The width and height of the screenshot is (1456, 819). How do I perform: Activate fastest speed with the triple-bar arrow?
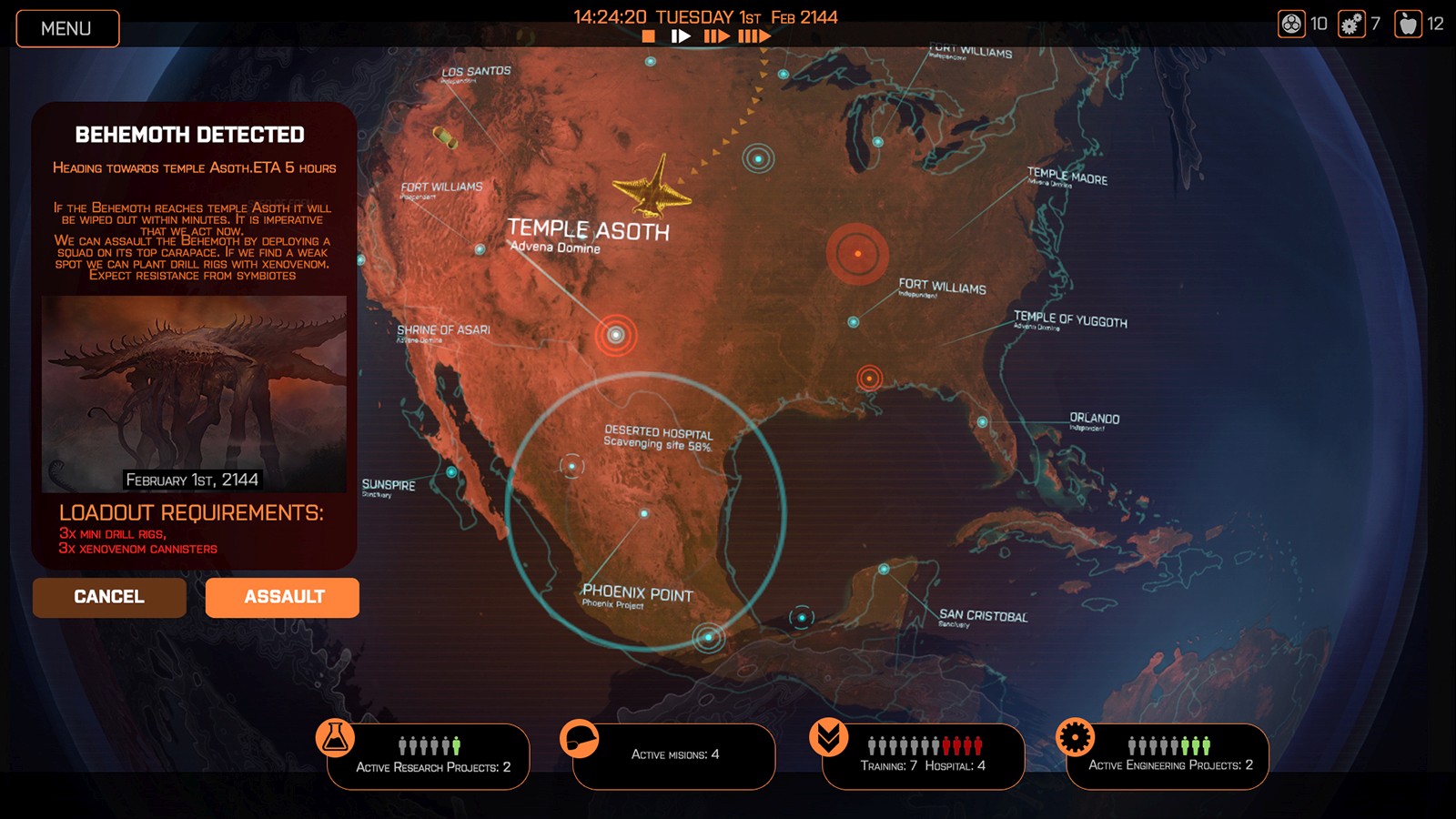click(753, 36)
